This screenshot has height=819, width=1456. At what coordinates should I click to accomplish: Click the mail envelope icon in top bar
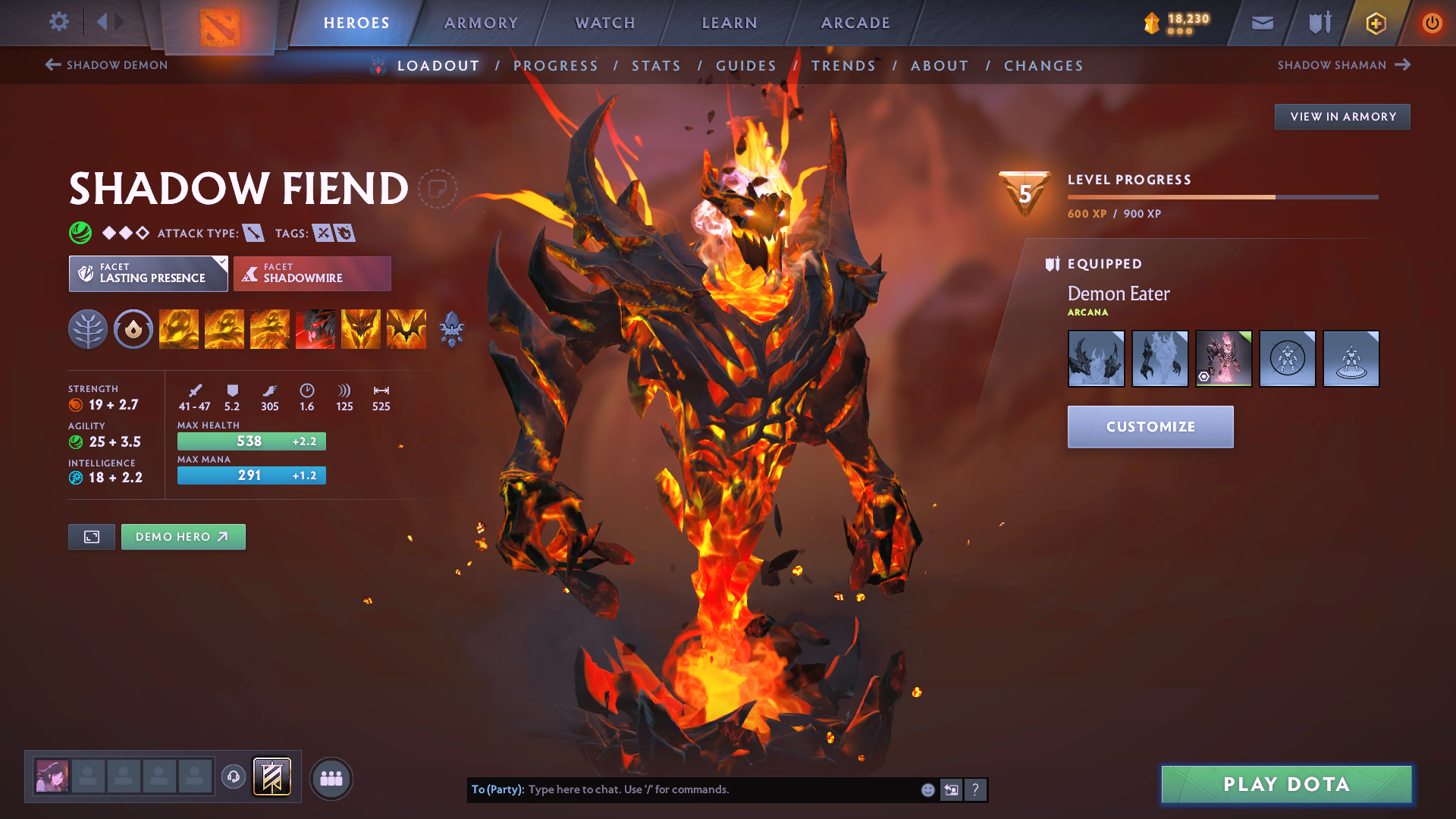(1262, 23)
